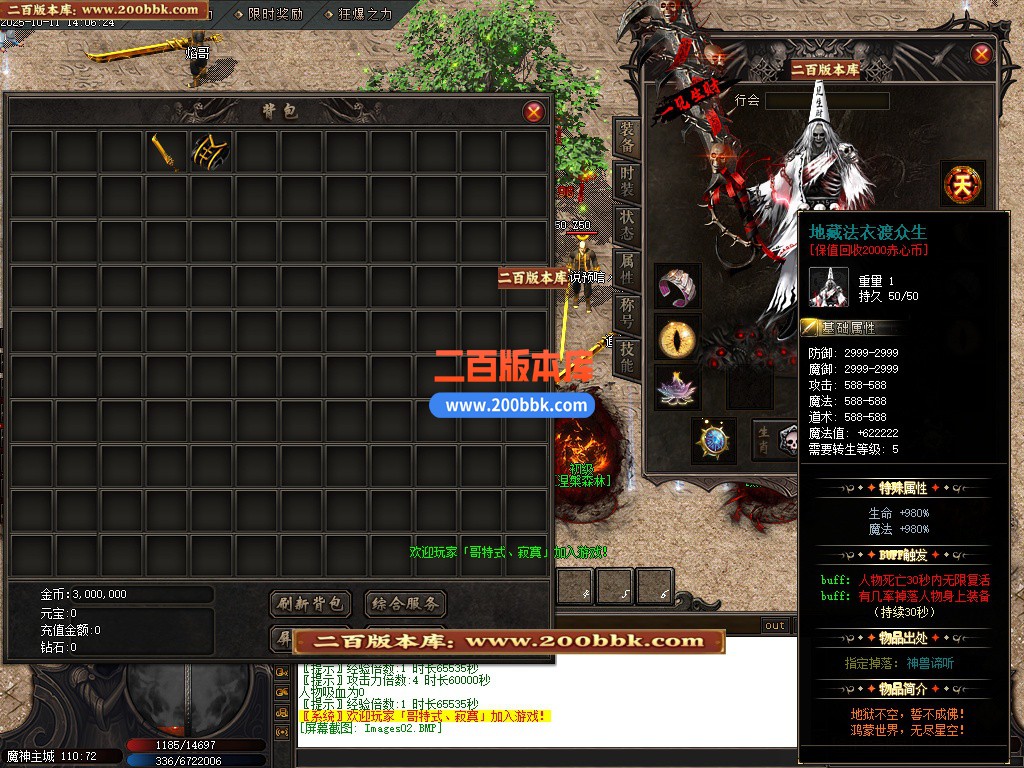Close the character equipment panel
This screenshot has width=1024, height=768.
click(x=981, y=54)
